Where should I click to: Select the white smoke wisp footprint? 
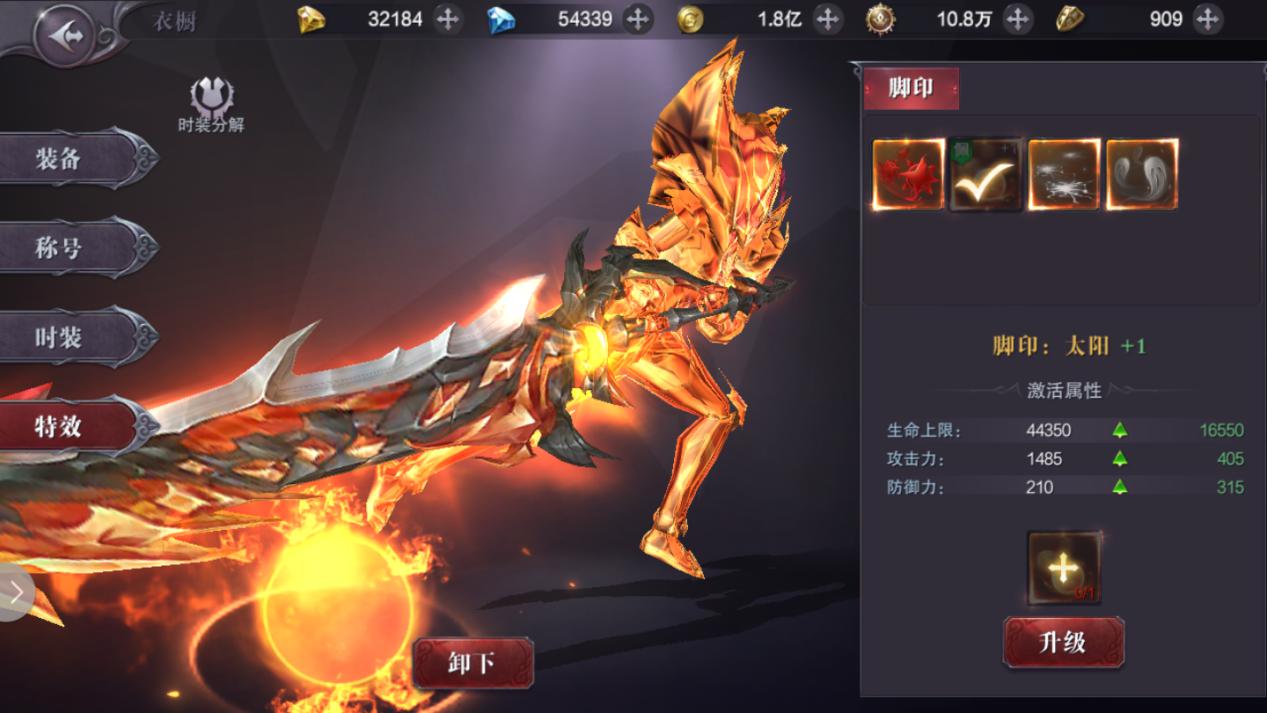pyautogui.click(x=1141, y=175)
